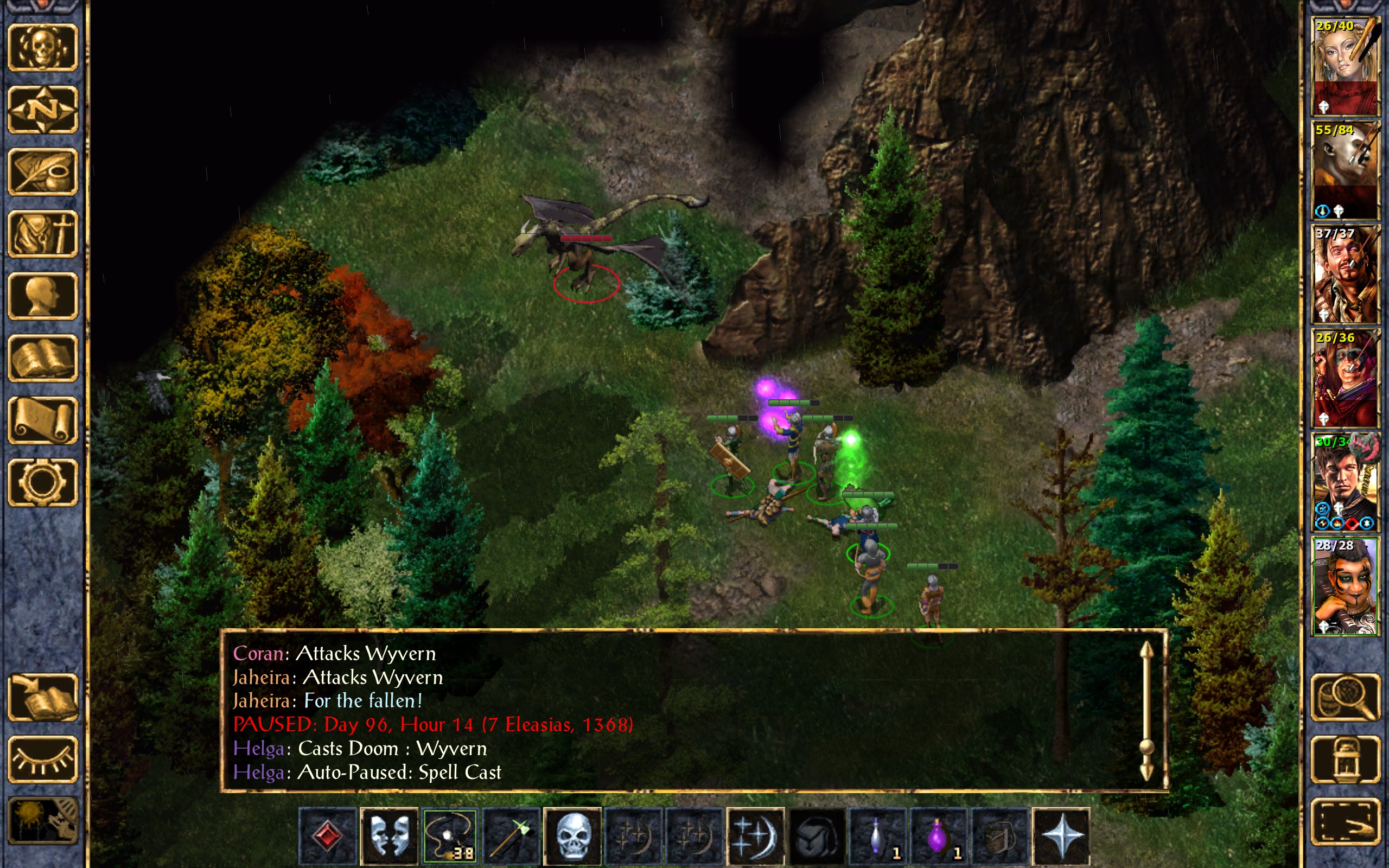Open the mage spellbook (open book icon)
The height and width of the screenshot is (868, 1389).
[x=42, y=358]
